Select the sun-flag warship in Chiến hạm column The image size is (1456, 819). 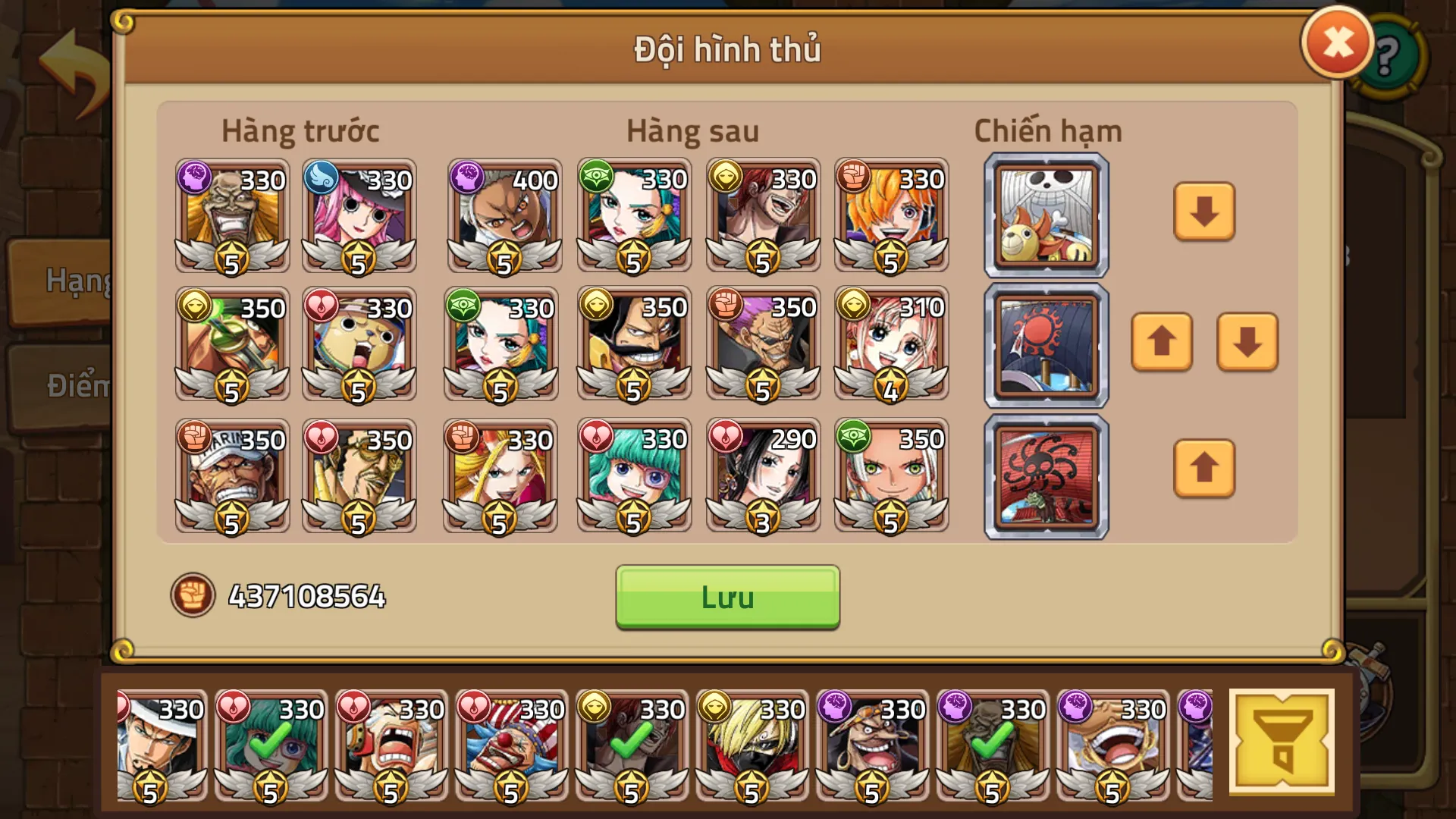point(1045,345)
